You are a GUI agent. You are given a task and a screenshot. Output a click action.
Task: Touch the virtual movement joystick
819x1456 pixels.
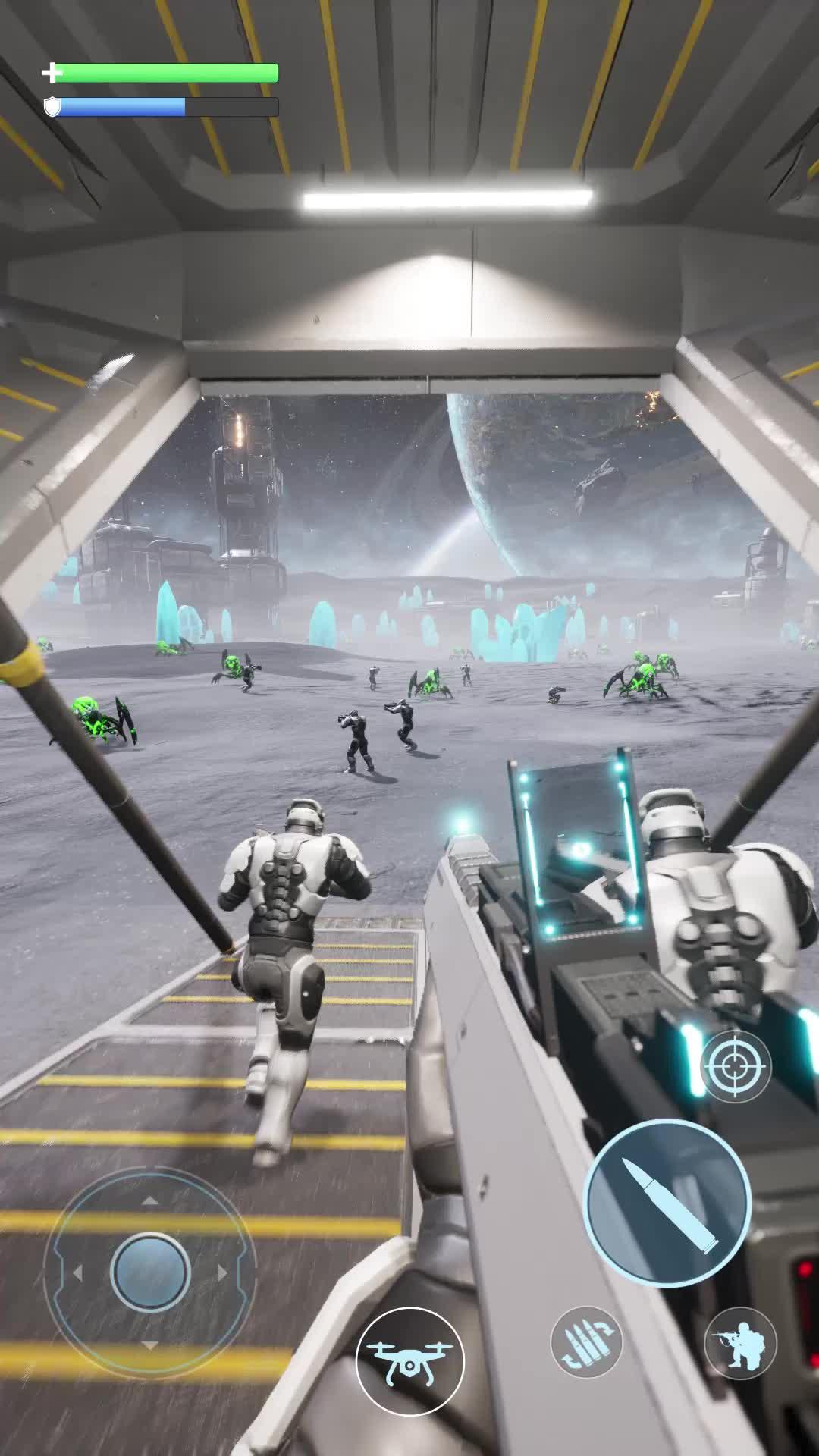pyautogui.click(x=150, y=1272)
